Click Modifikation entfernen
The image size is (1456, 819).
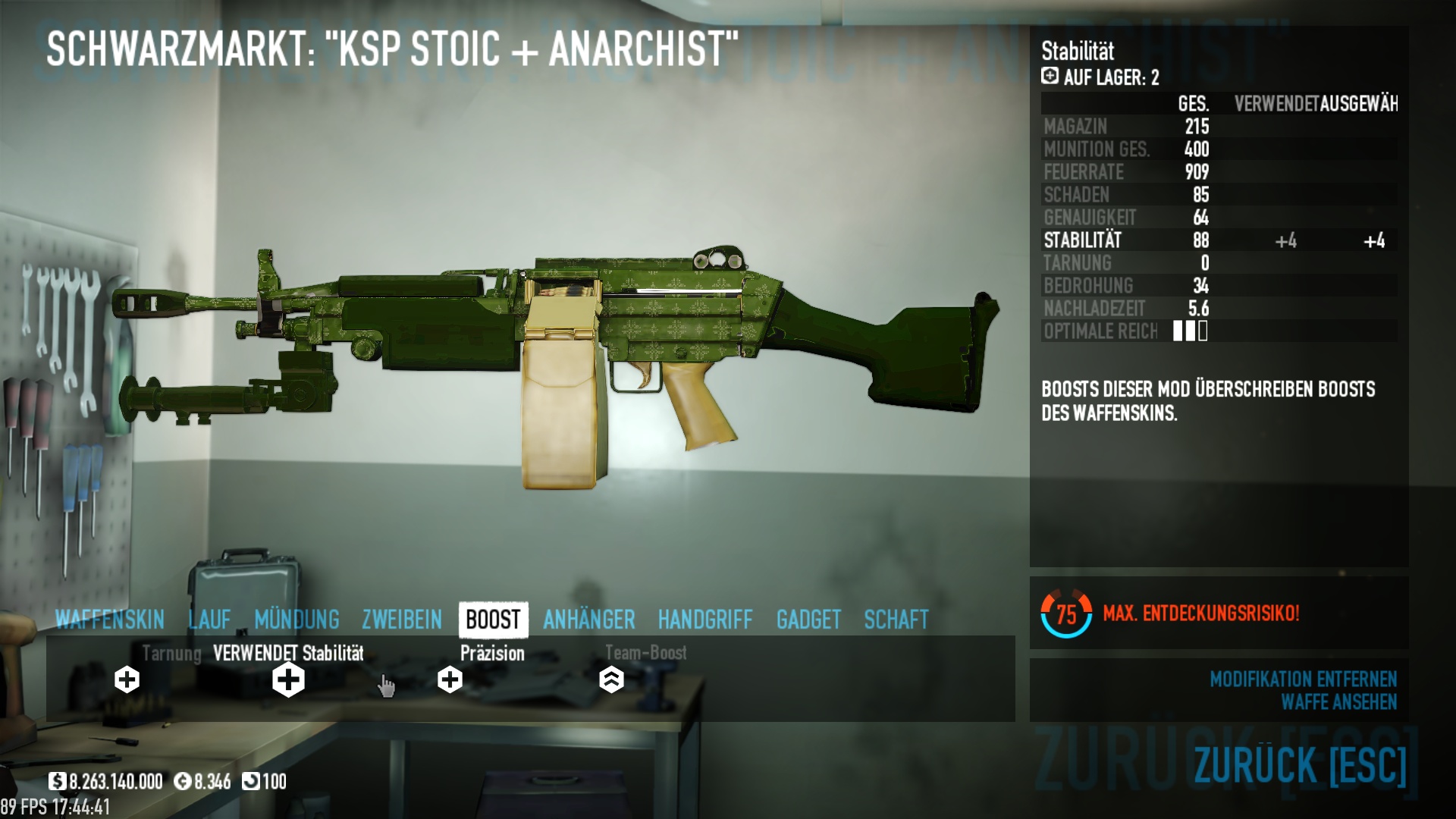pos(1303,679)
